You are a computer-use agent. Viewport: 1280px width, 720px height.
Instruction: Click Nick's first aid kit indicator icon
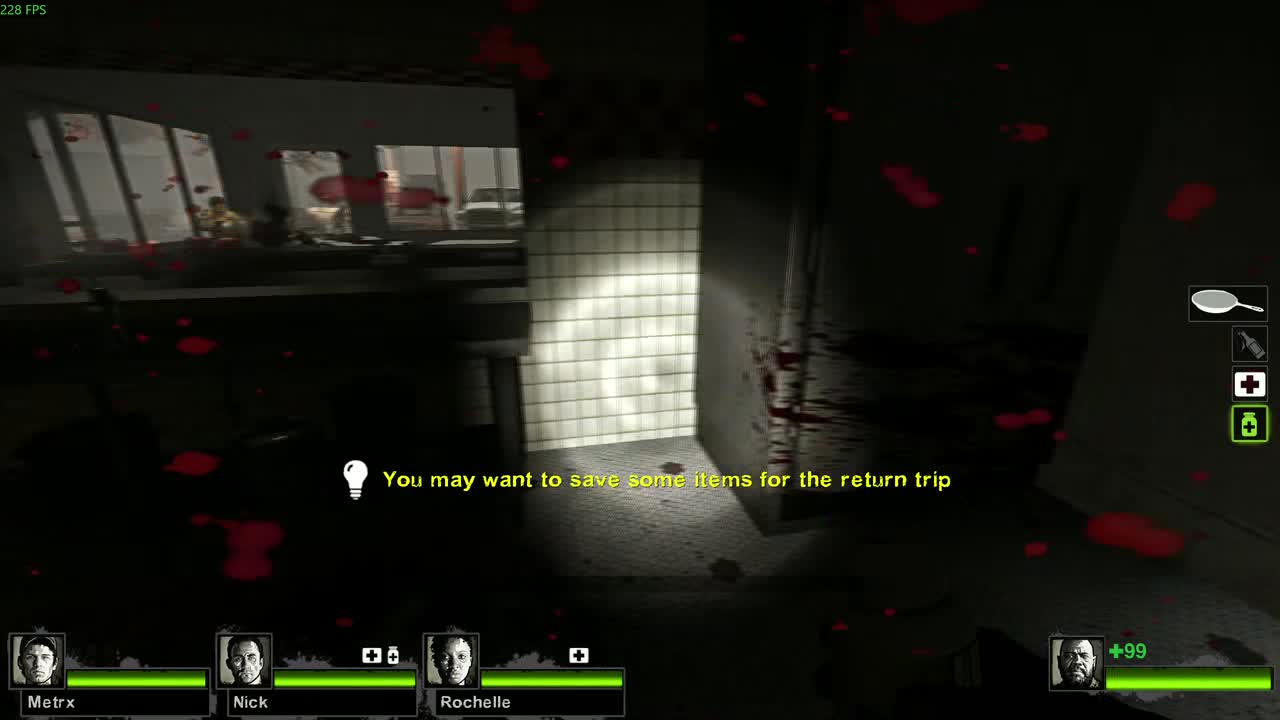point(371,655)
